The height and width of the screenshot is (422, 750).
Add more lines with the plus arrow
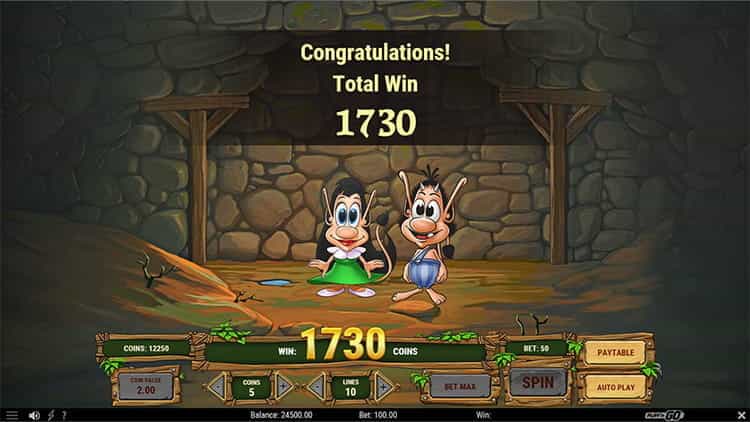[383, 385]
